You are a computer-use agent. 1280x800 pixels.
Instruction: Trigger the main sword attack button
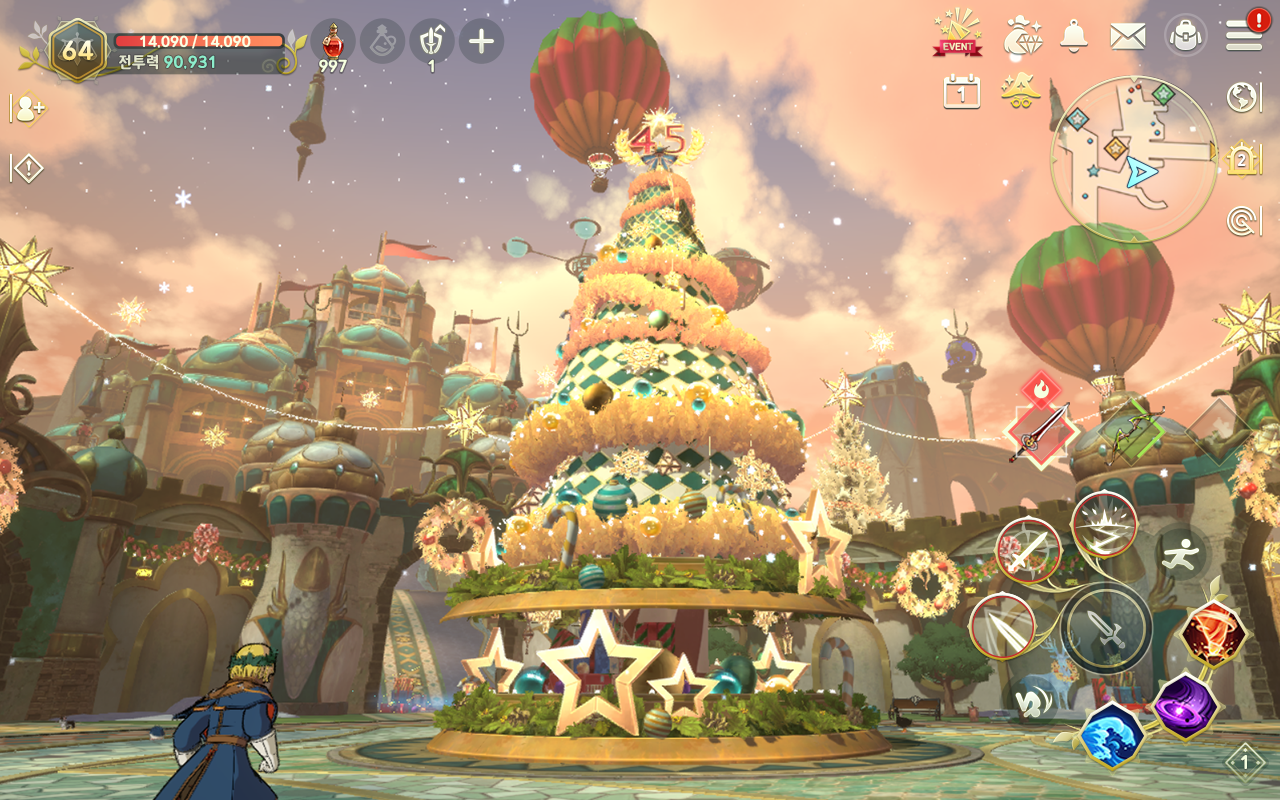coord(1106,628)
